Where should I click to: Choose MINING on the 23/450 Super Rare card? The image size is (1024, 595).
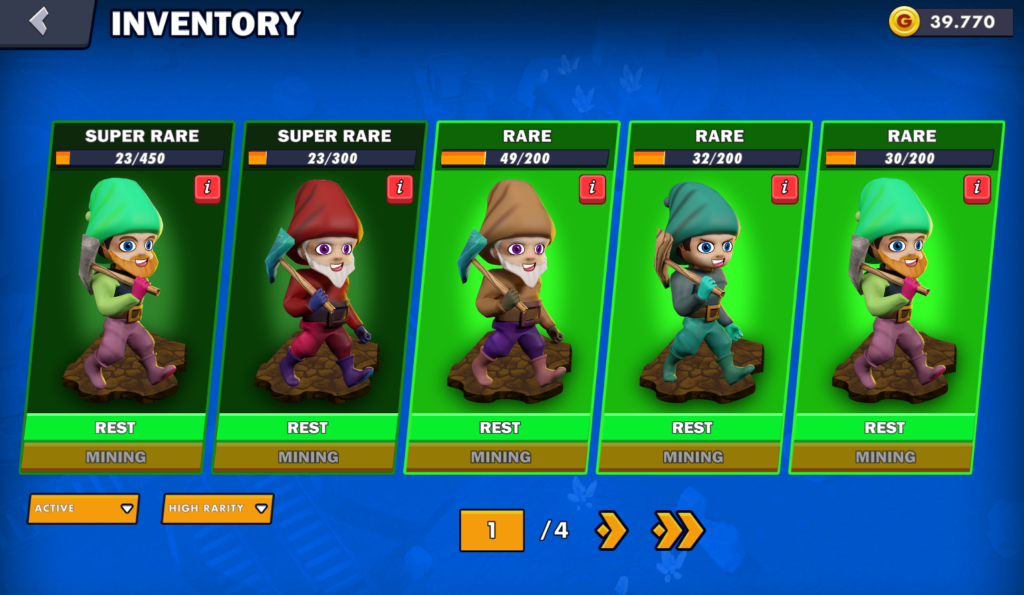click(x=115, y=457)
